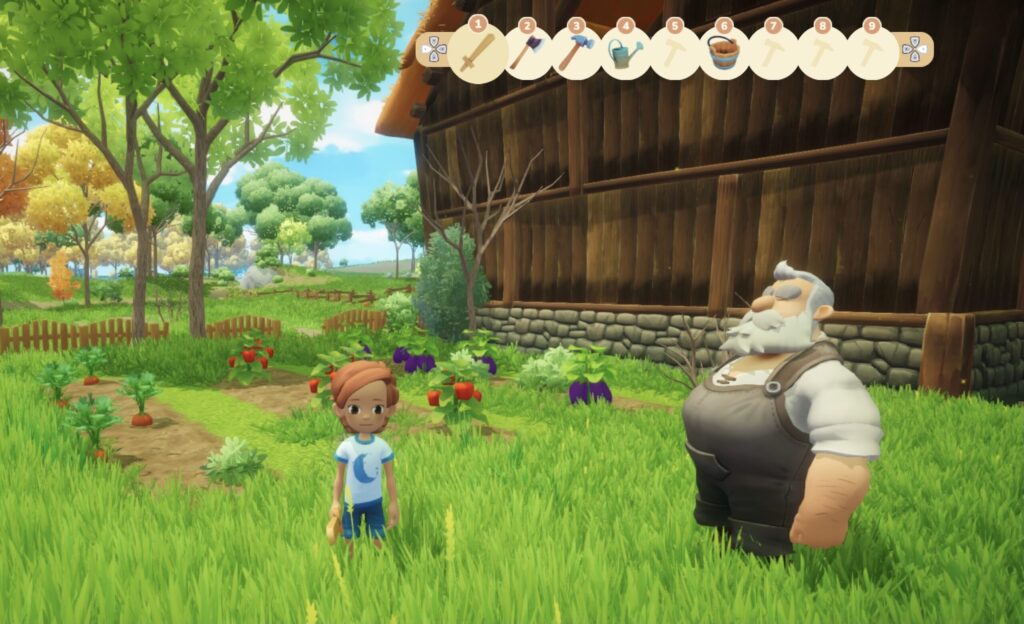The width and height of the screenshot is (1024, 624).
Task: Select the watering can slot
Action: pos(624,52)
